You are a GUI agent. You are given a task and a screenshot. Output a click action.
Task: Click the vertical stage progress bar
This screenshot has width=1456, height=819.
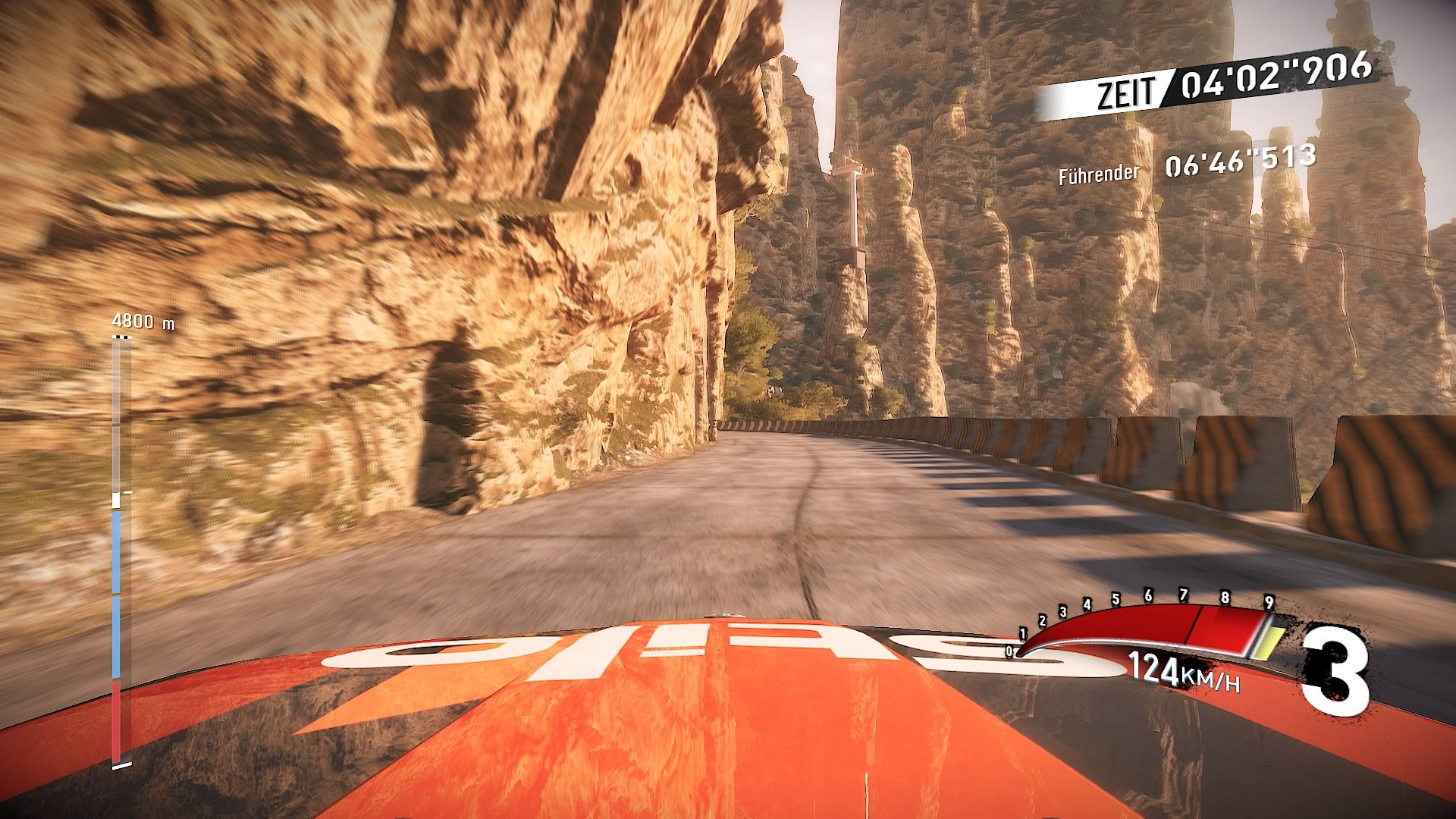point(117,546)
